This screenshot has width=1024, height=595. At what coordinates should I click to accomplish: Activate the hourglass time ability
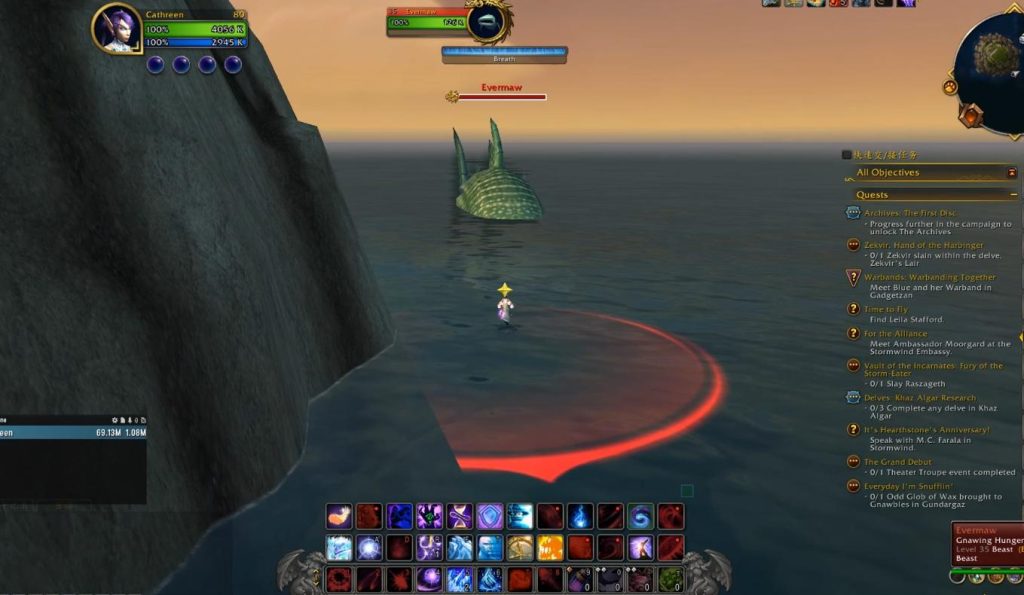point(459,516)
